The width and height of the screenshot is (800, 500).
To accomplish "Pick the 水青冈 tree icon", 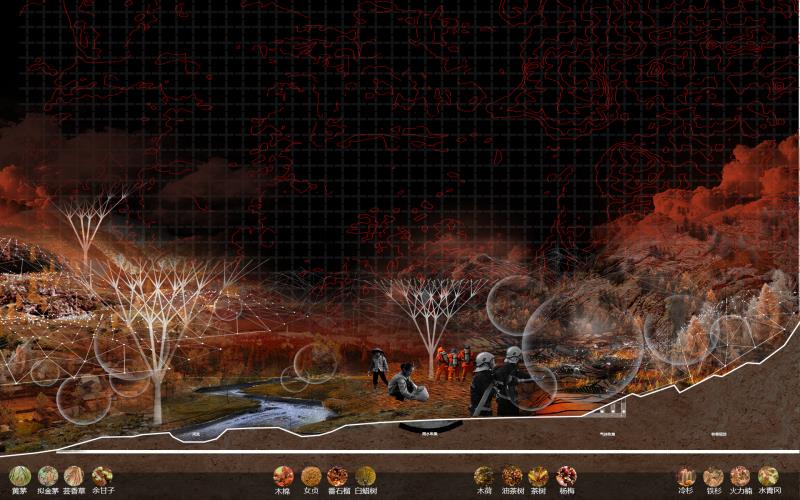I will [767, 476].
